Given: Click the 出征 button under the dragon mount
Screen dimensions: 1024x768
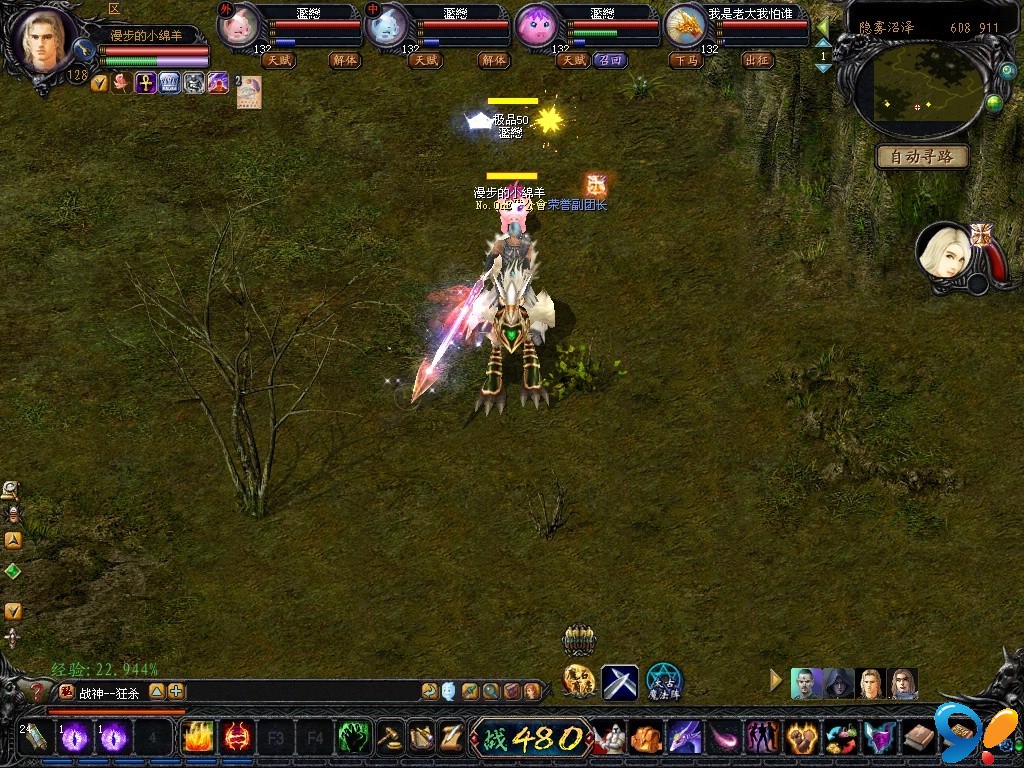Looking at the screenshot, I should [x=757, y=60].
